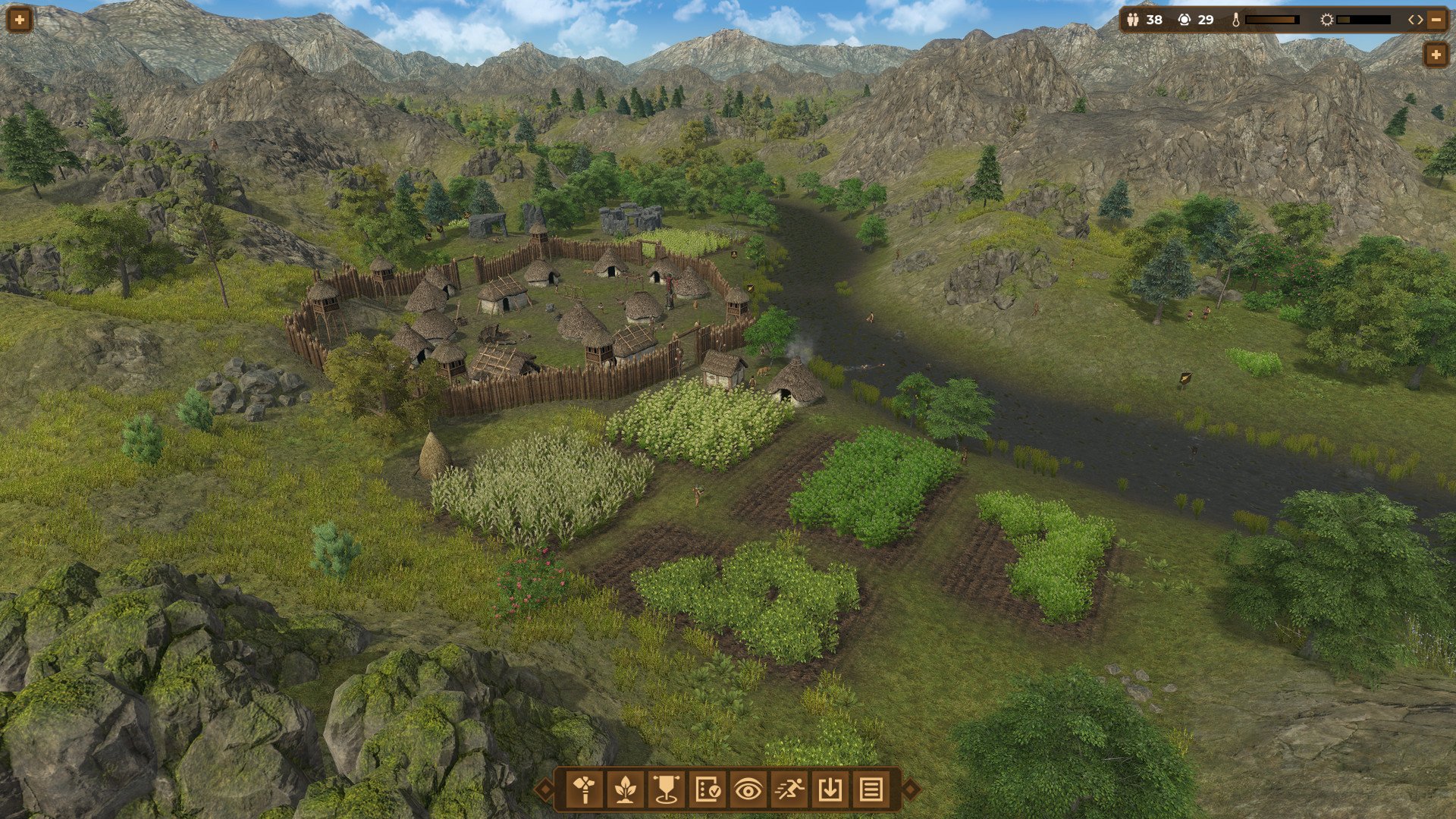Viewport: 1456px width, 819px height.
Task: Click the angle-bracket cycle control
Action: point(1416,20)
